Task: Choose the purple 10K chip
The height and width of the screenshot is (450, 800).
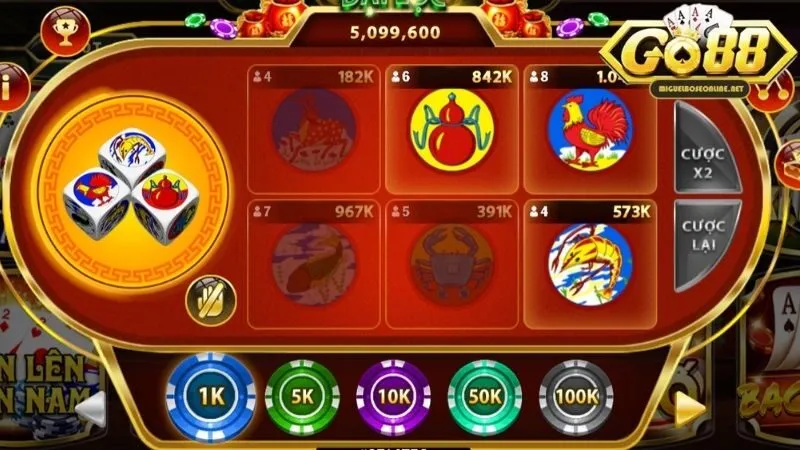Action: [x=394, y=396]
